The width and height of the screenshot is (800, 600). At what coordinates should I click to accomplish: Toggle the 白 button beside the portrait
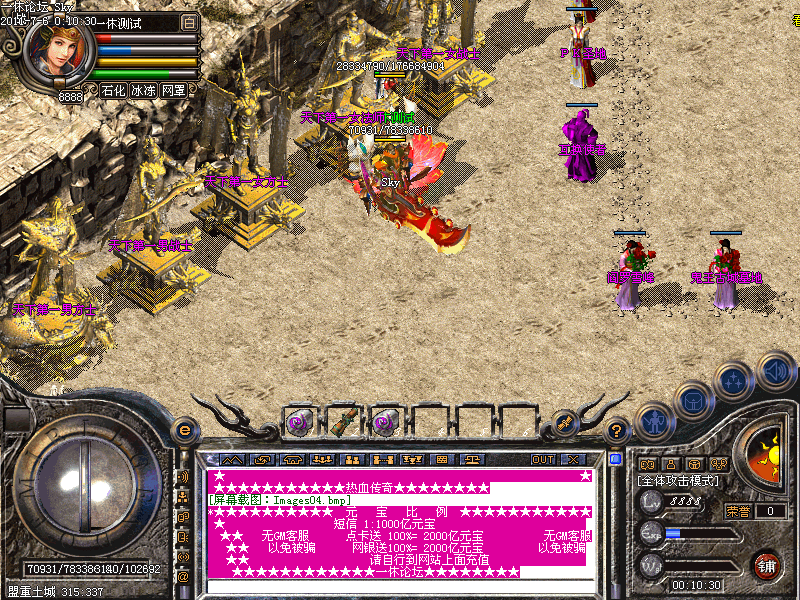(190, 22)
